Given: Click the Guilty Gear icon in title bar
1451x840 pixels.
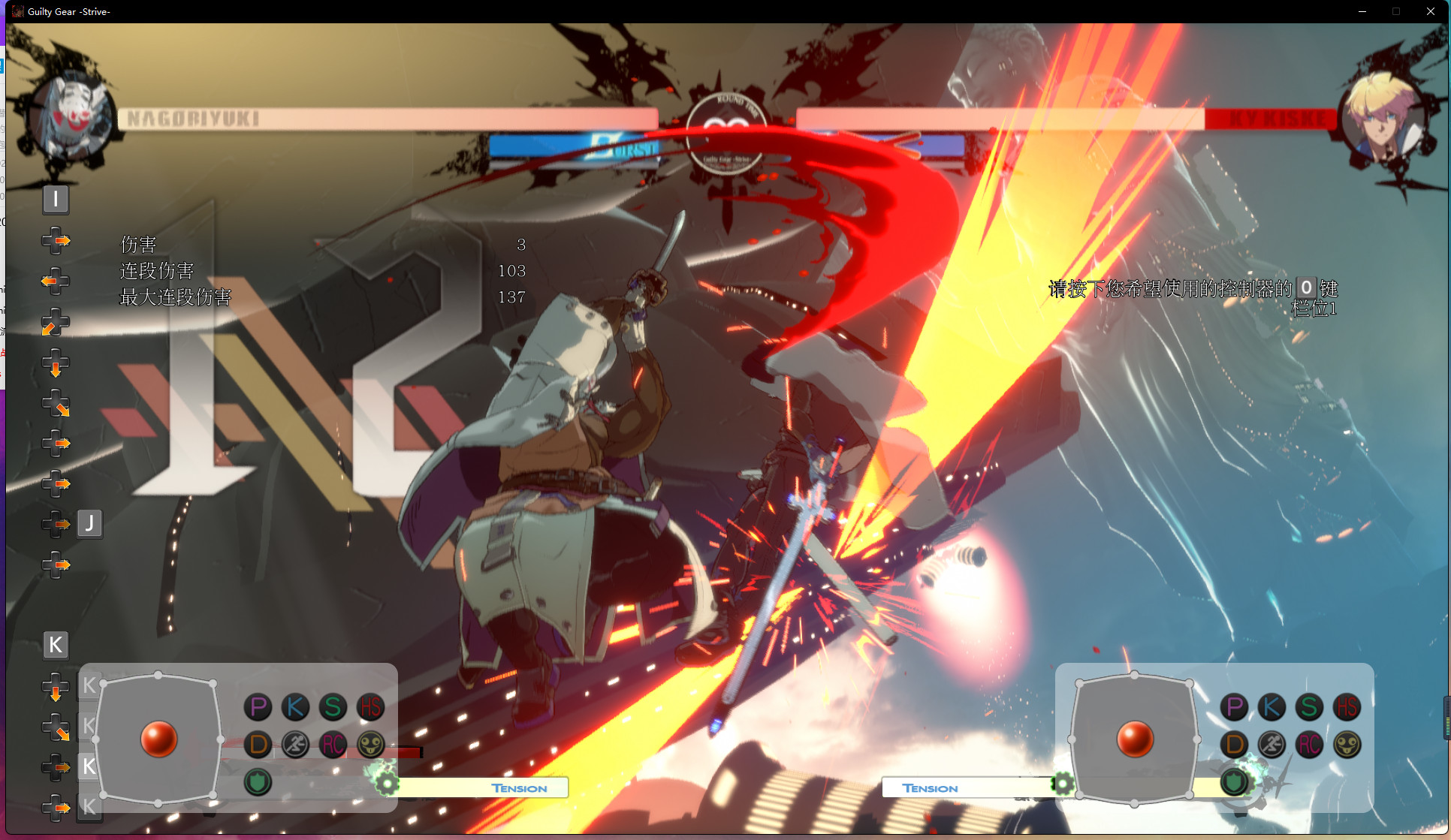Looking at the screenshot, I should coord(17,11).
